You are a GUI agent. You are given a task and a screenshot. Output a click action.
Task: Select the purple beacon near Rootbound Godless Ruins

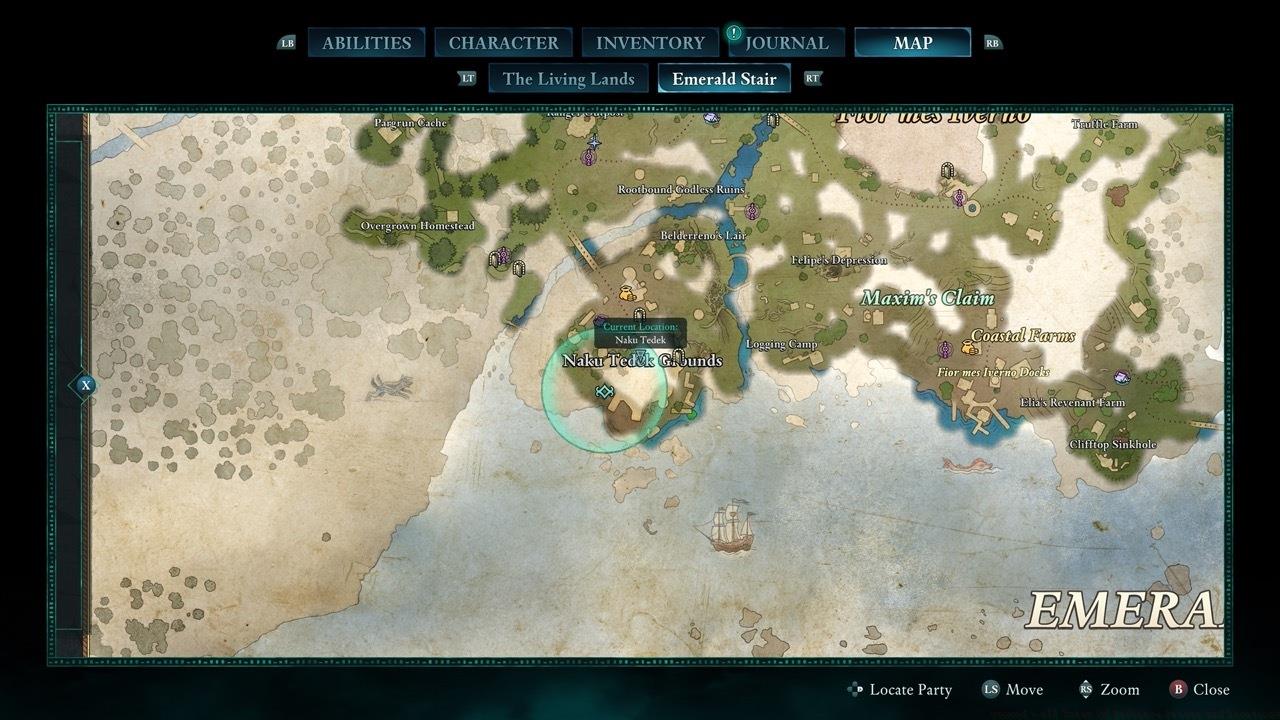coord(752,211)
